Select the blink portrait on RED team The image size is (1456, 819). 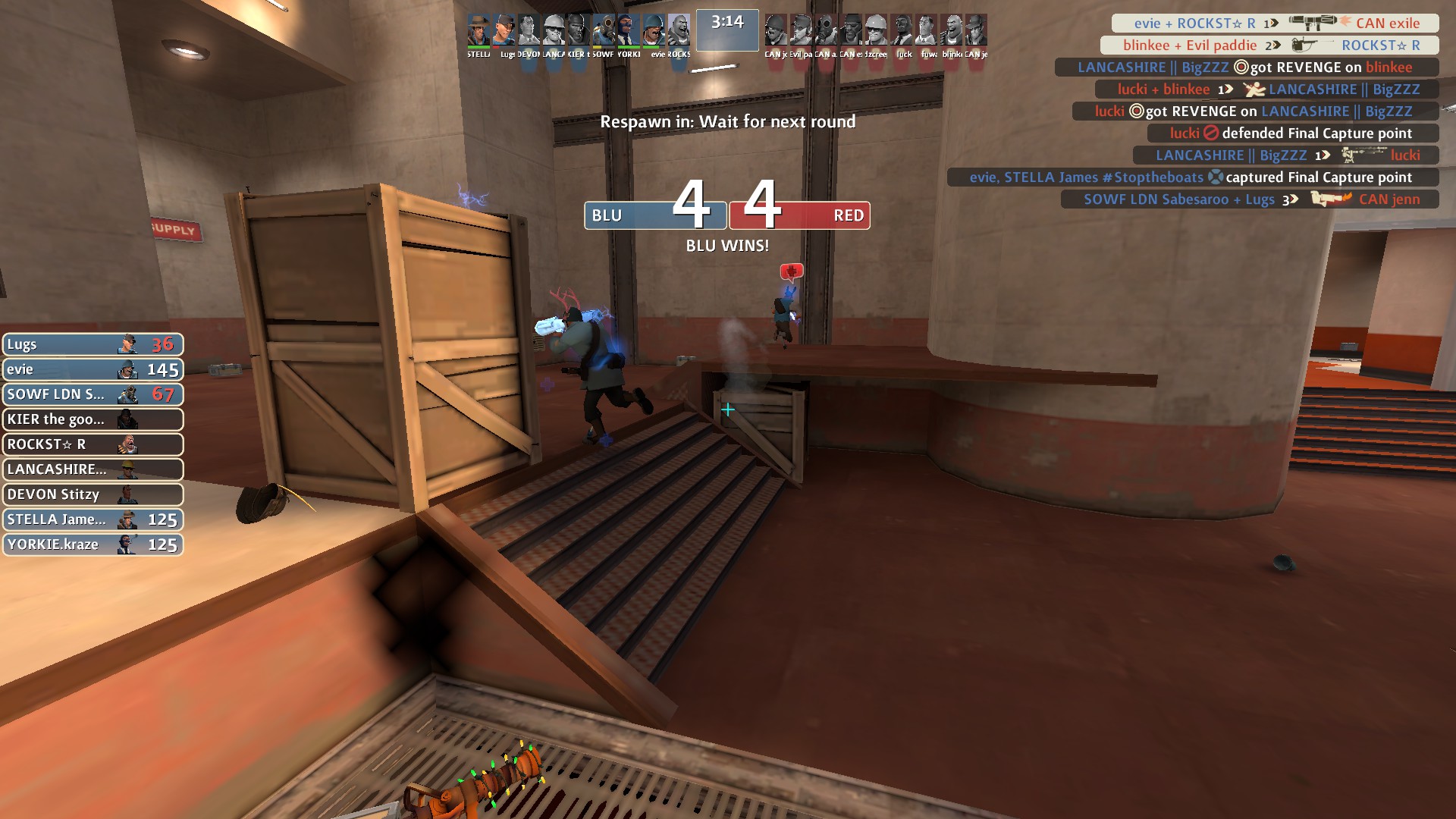pos(952,32)
